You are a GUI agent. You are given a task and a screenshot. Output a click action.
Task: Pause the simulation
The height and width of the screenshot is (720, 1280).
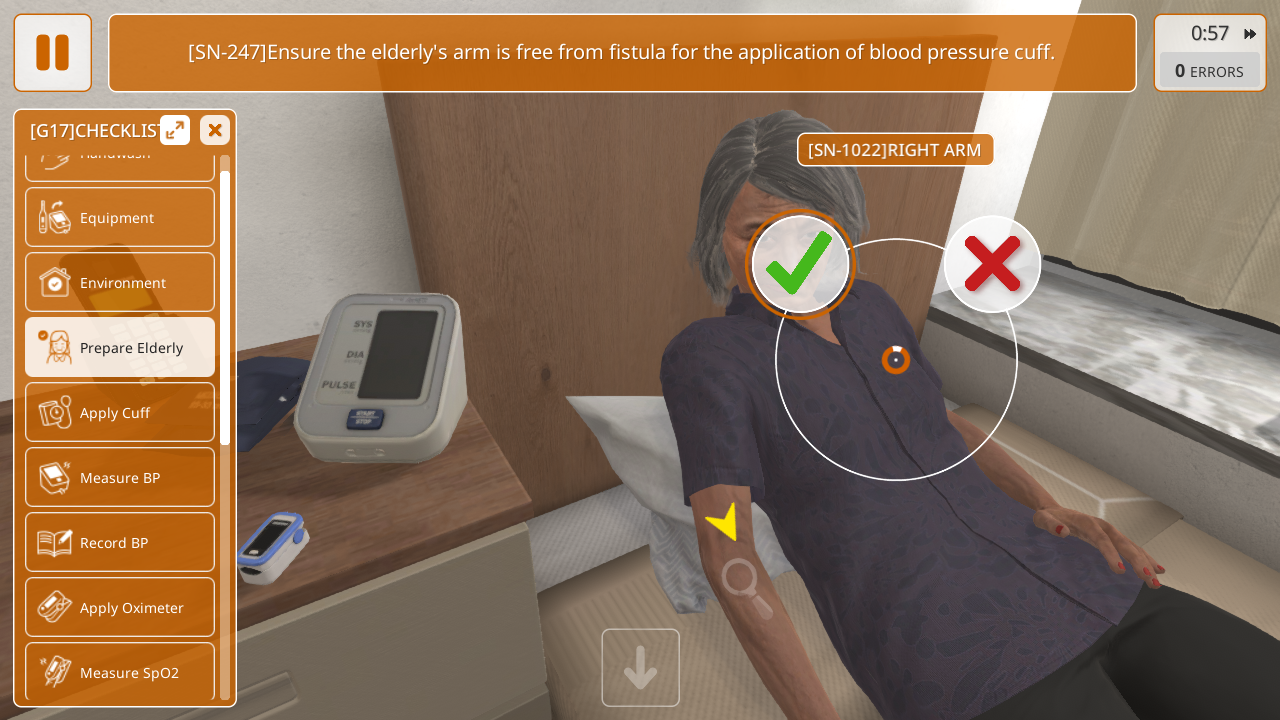(x=52, y=52)
